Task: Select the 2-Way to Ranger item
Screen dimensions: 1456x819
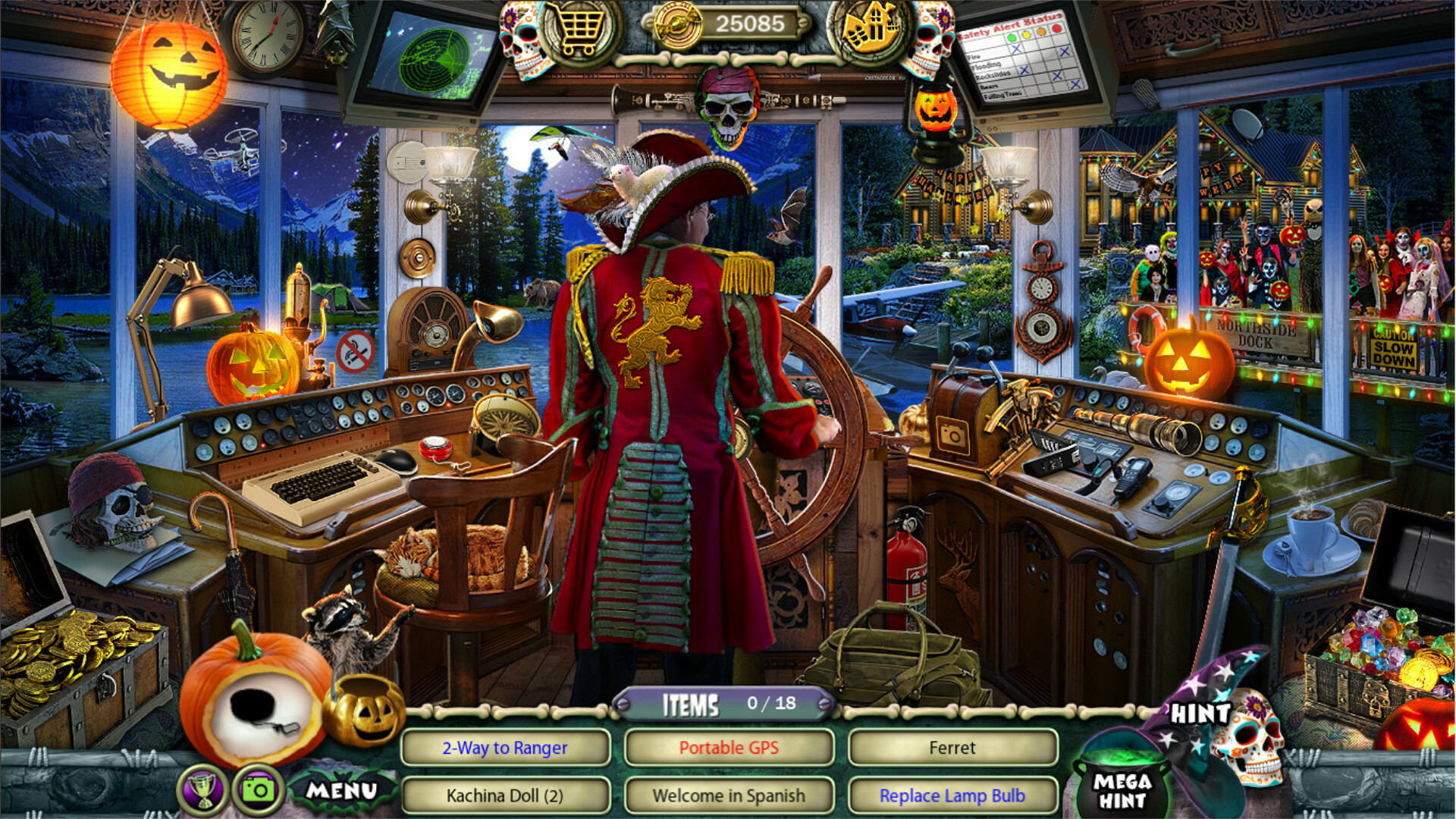Action: pyautogui.click(x=506, y=747)
